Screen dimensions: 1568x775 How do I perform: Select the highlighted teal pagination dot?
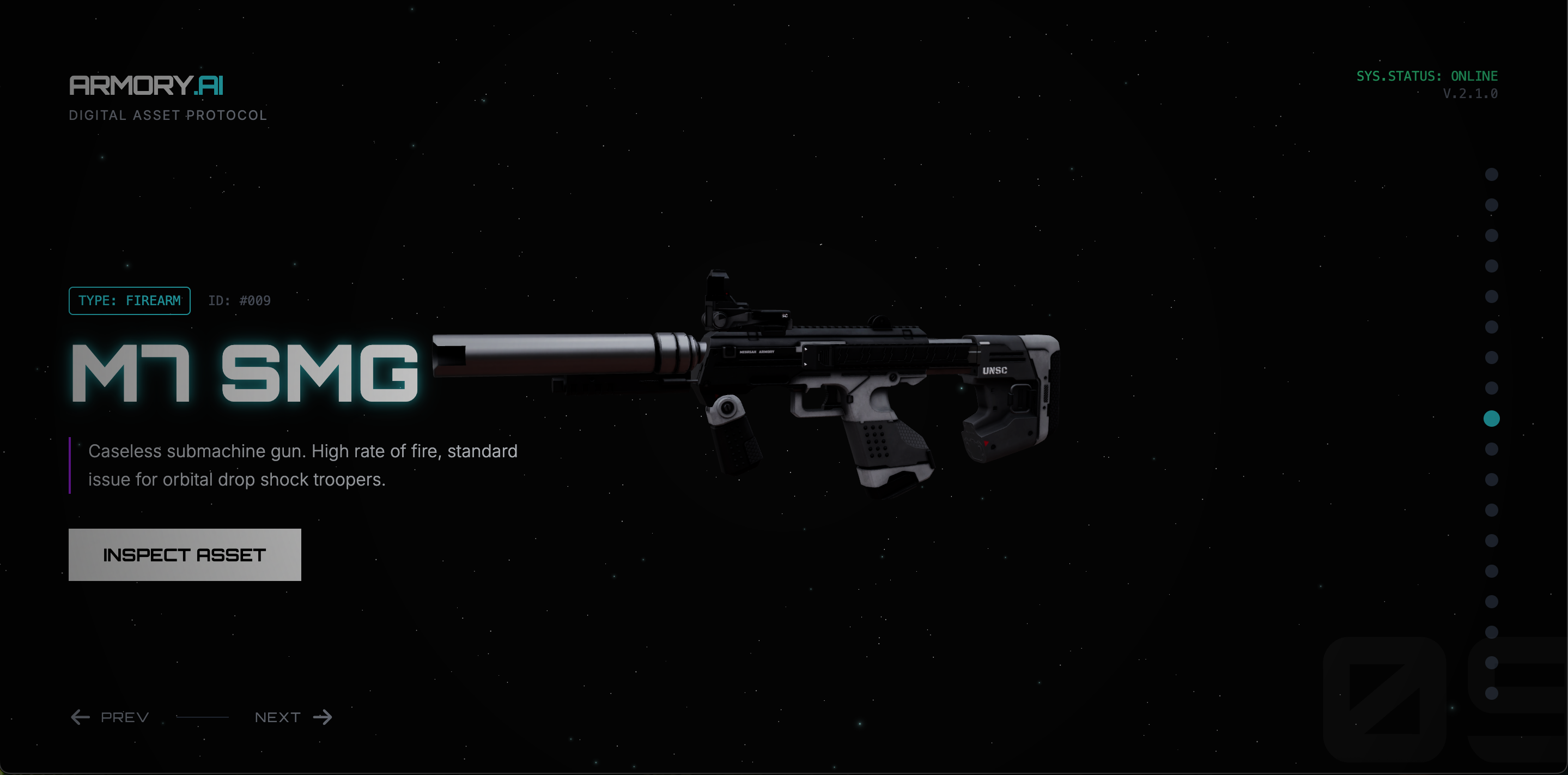1491,418
